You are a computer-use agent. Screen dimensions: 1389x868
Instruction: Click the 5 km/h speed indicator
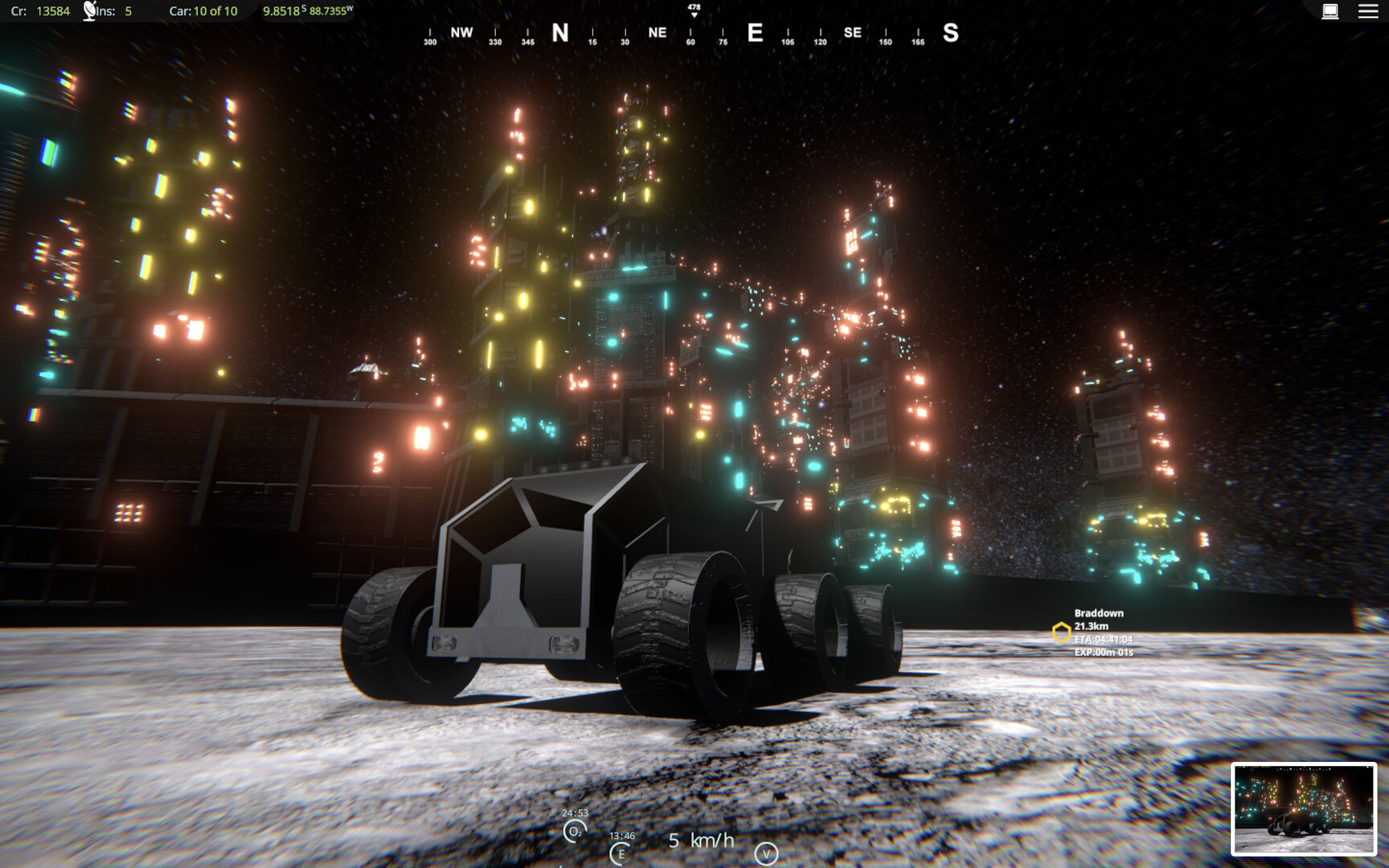point(701,841)
